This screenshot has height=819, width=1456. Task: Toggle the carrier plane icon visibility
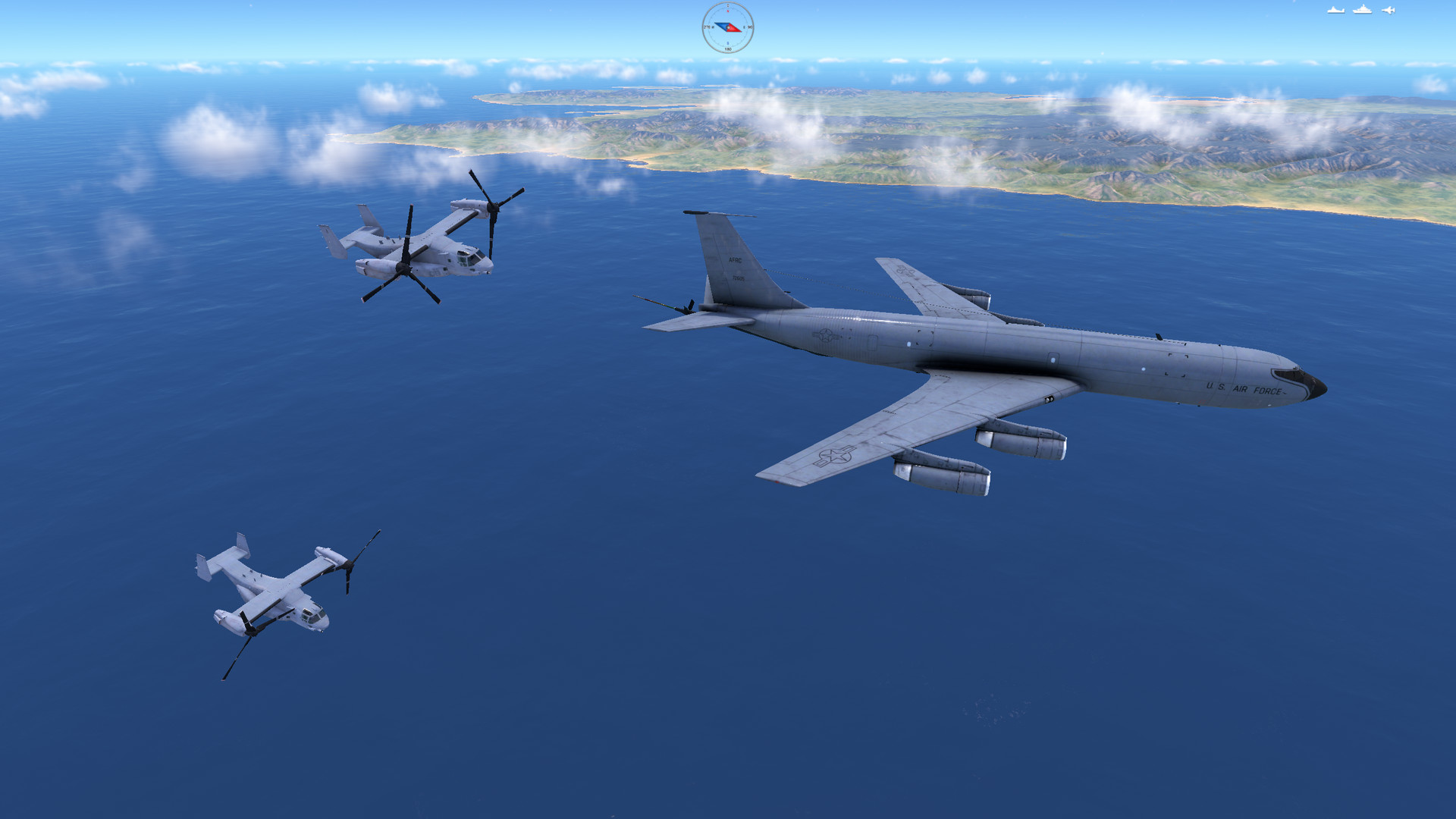click(1336, 10)
